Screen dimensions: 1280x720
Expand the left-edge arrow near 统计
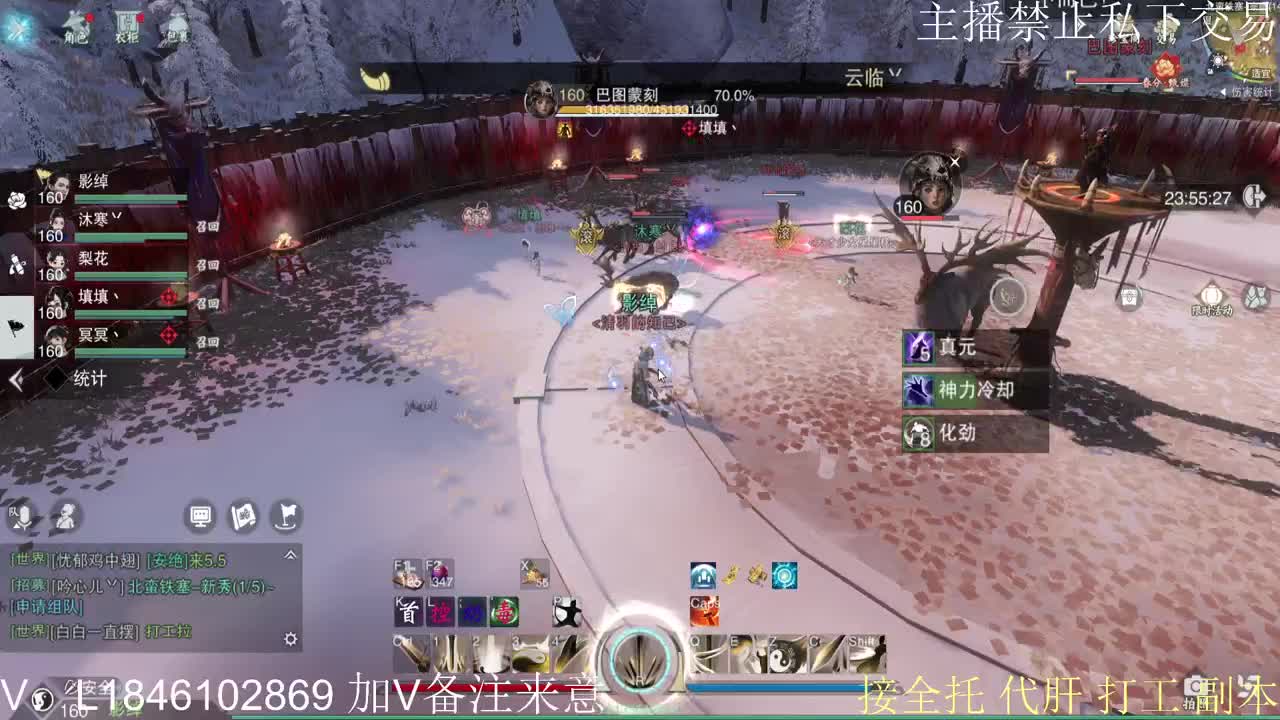(x=15, y=379)
